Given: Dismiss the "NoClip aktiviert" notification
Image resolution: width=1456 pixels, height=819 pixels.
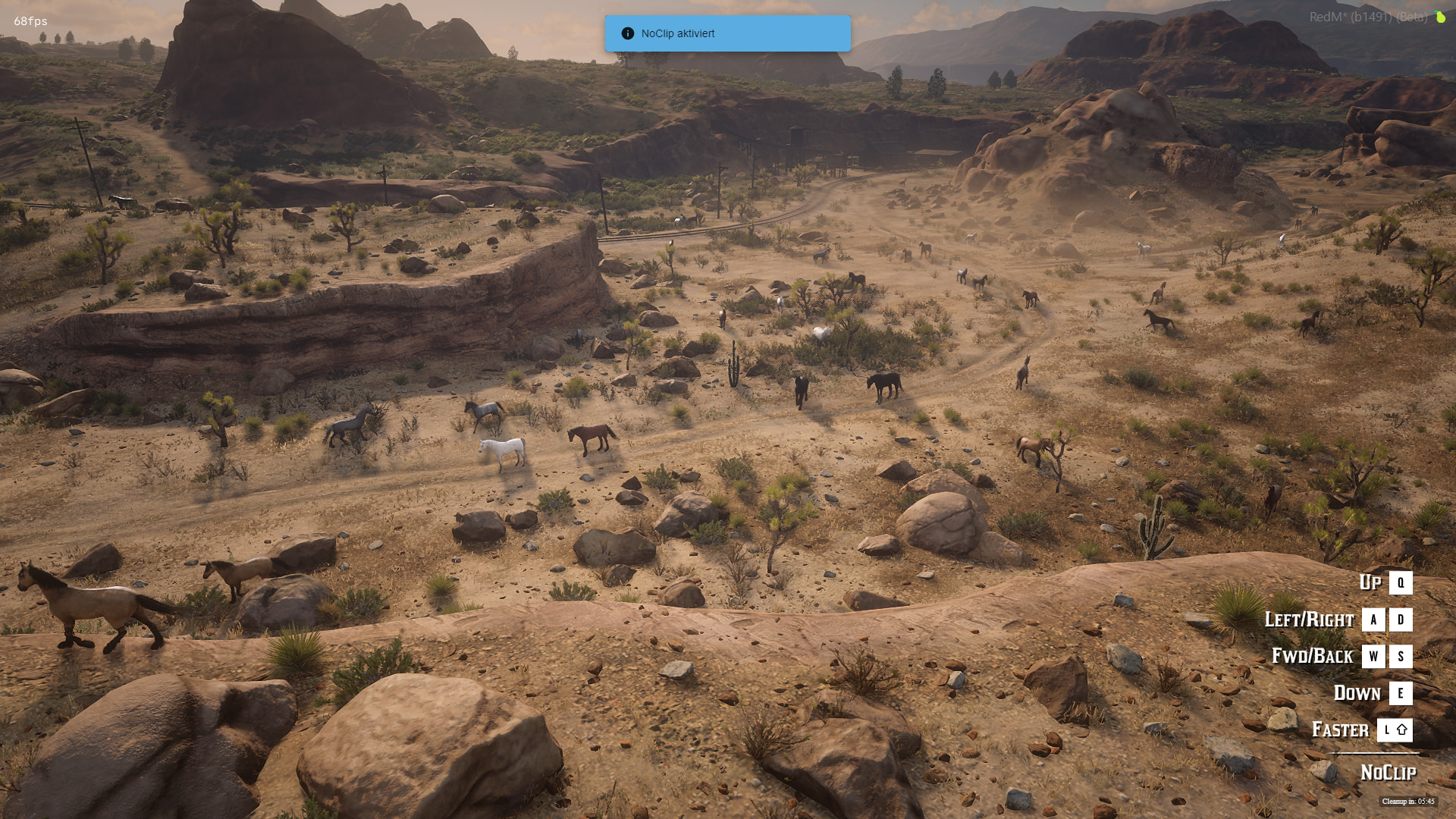Looking at the screenshot, I should [726, 33].
